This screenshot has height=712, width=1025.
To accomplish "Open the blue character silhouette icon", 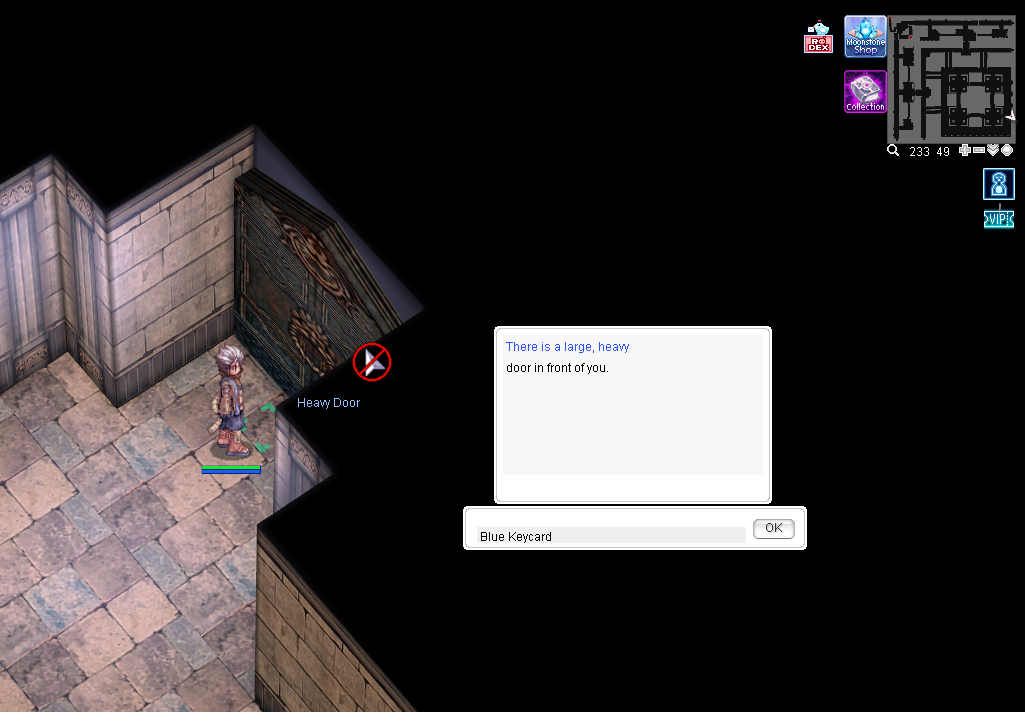I will 999,184.
